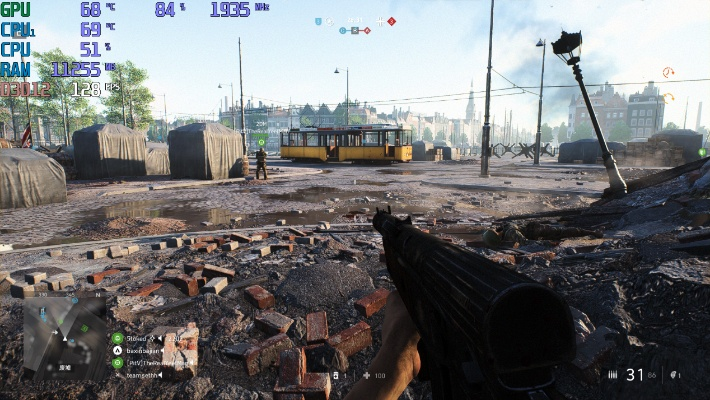Click the red team diamond icon
This screenshot has height=400, width=710.
(x=391, y=21)
